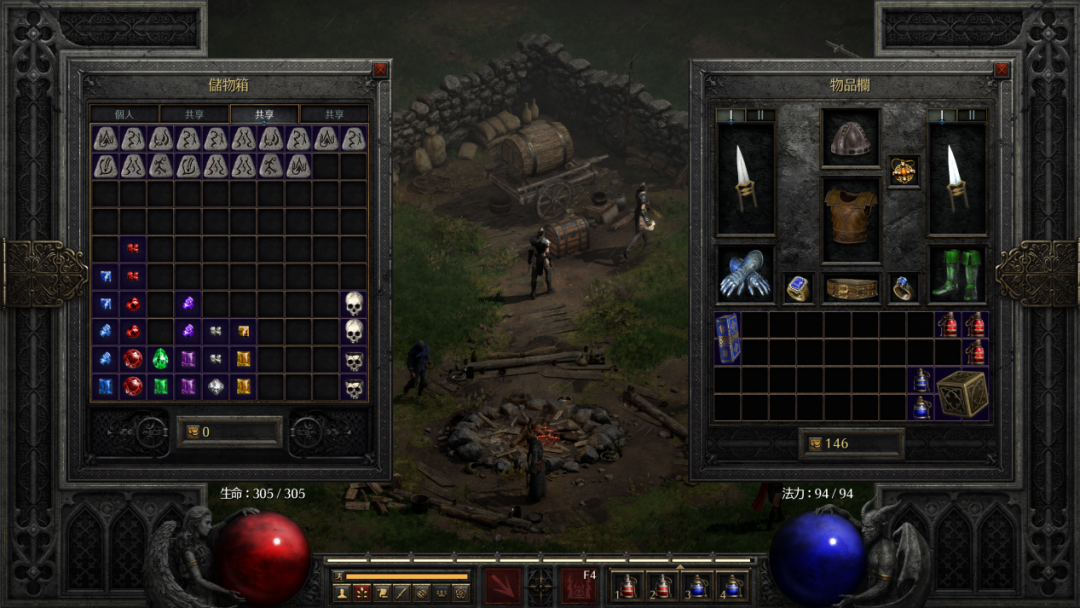Image resolution: width=1080 pixels, height=608 pixels.
Task: Select the equipped belt
Action: click(x=851, y=288)
